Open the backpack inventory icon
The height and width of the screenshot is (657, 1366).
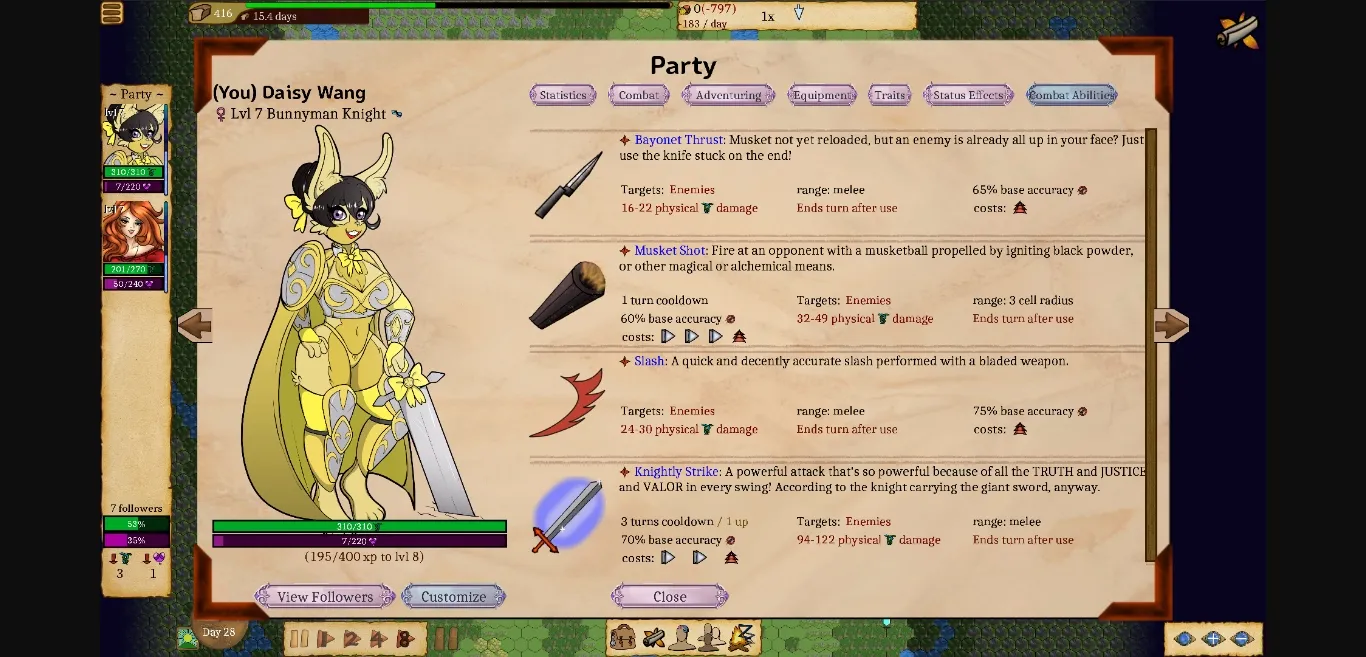pyautogui.click(x=623, y=637)
